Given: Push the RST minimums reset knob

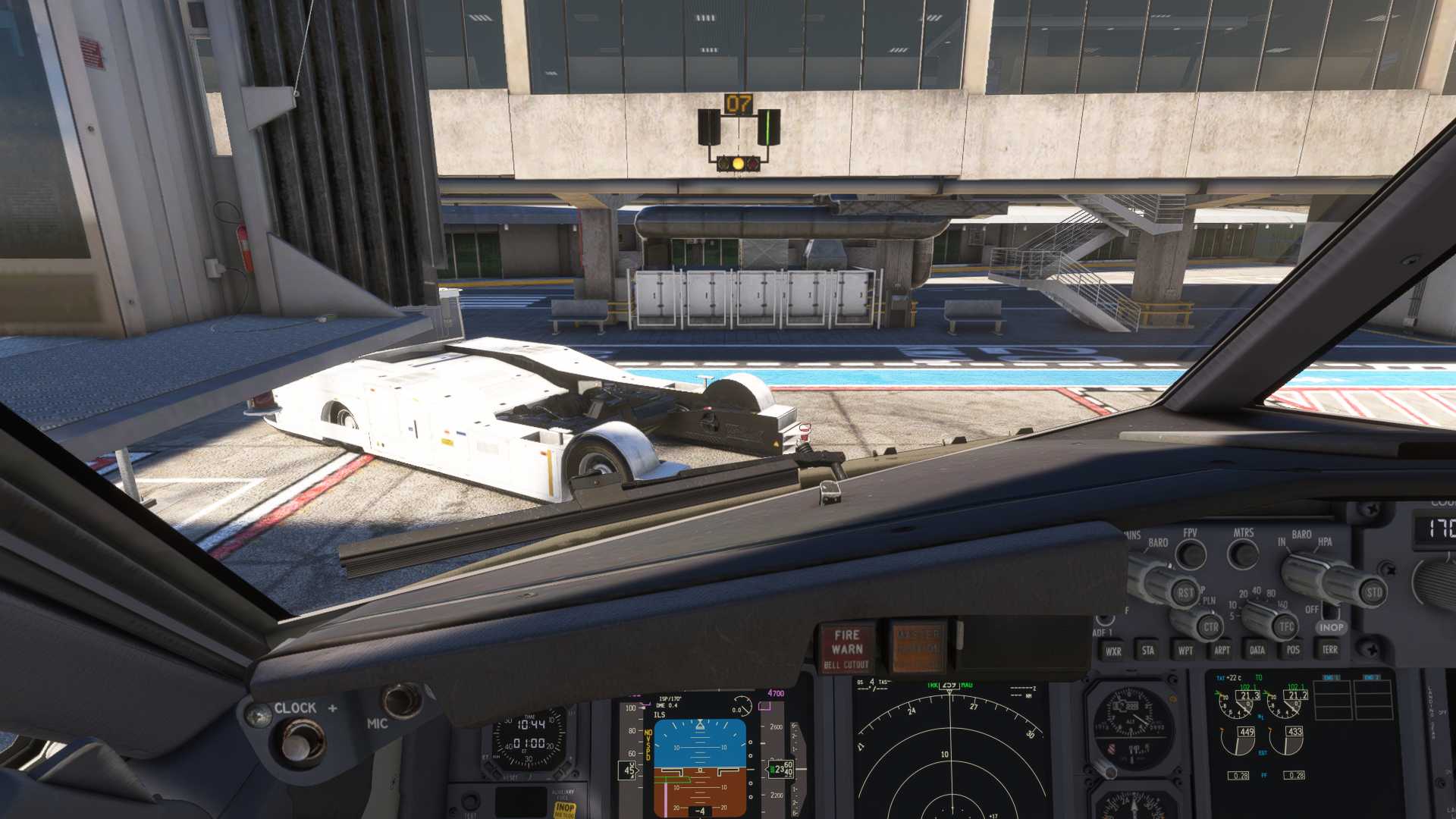Looking at the screenshot, I should click(1185, 592).
